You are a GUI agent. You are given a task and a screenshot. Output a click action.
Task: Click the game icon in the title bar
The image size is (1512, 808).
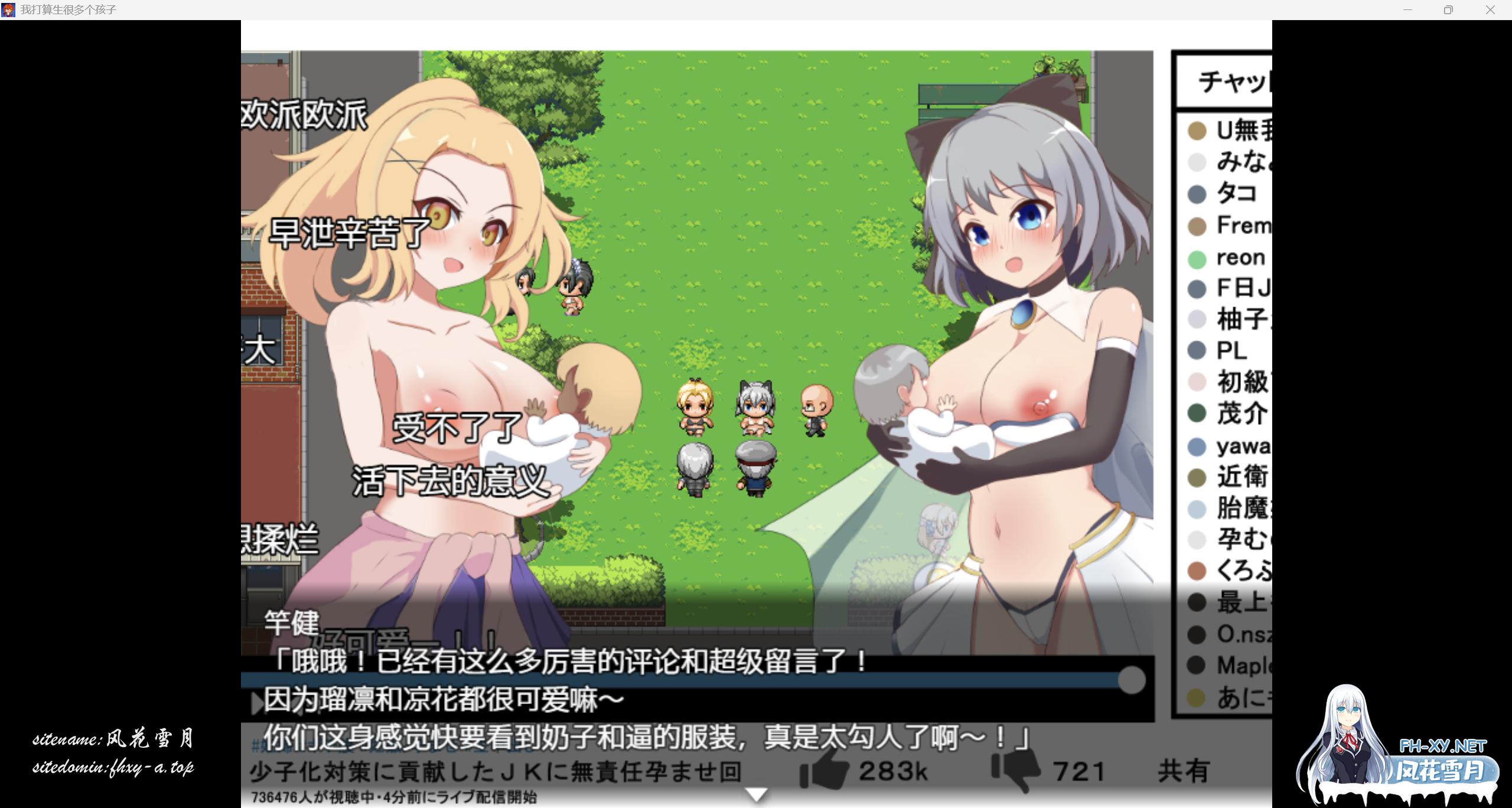pyautogui.click(x=9, y=9)
